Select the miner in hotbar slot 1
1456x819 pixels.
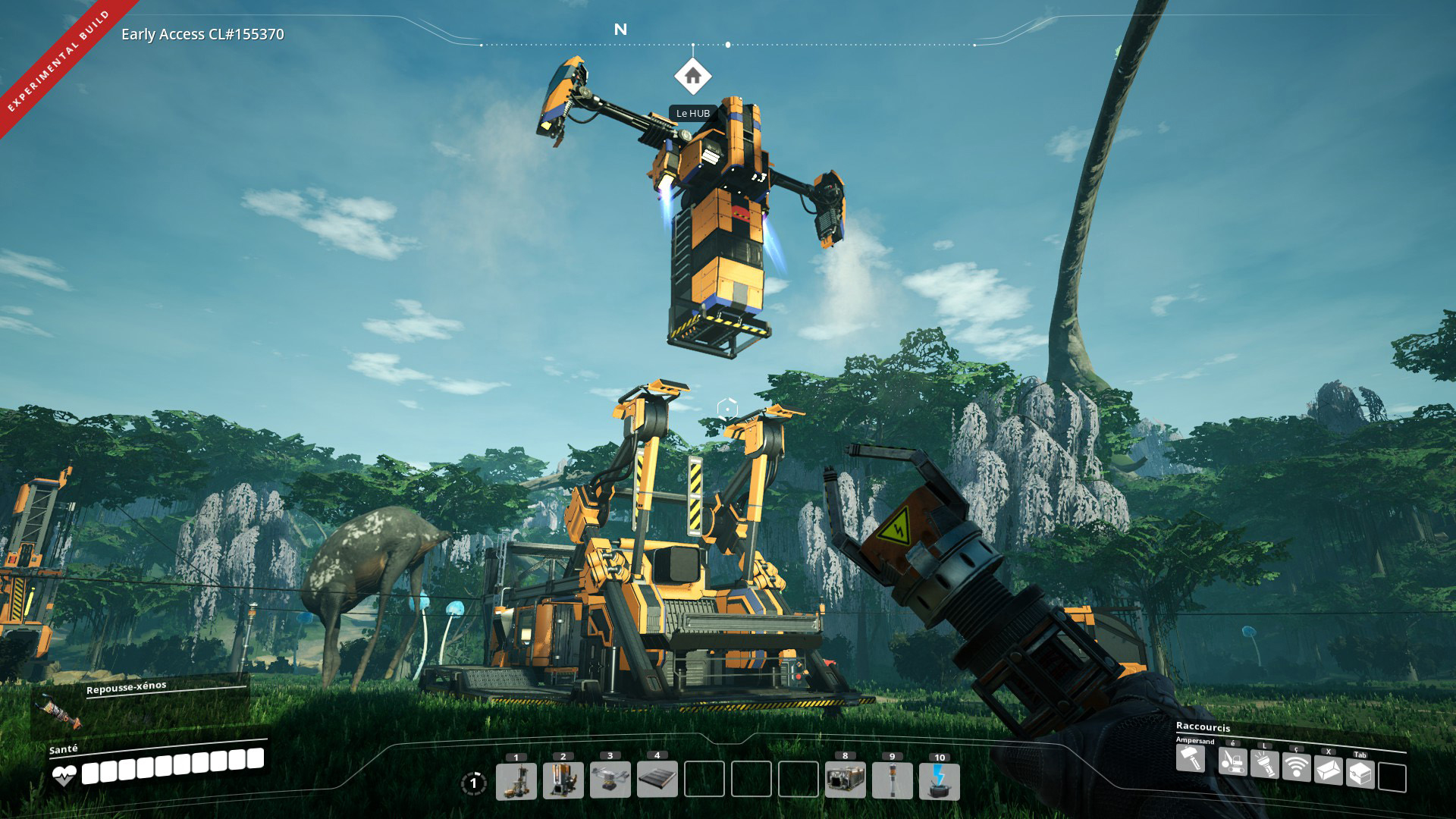tap(516, 781)
